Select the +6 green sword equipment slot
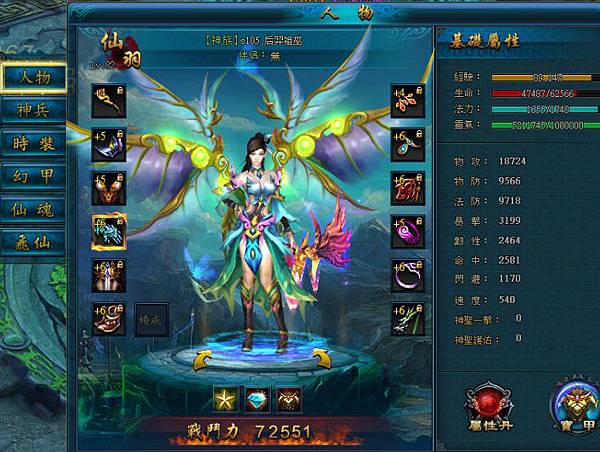 (x=407, y=318)
